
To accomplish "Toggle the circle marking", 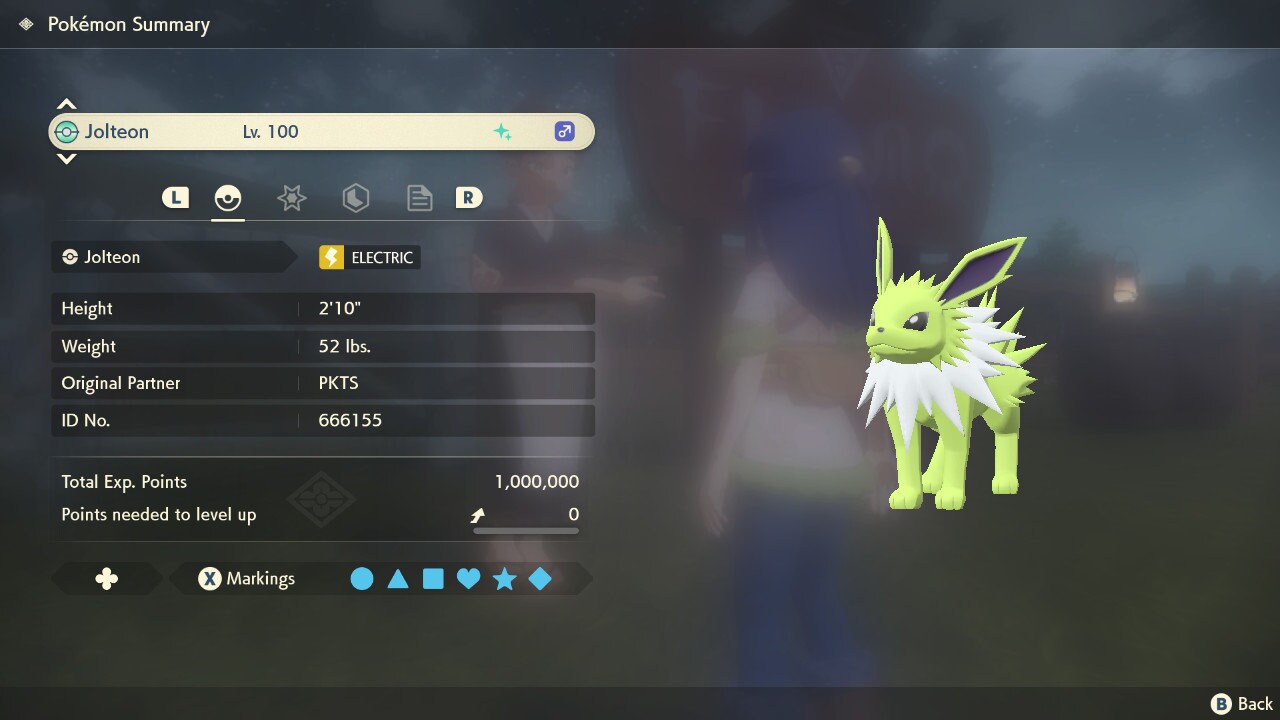I will [x=362, y=579].
